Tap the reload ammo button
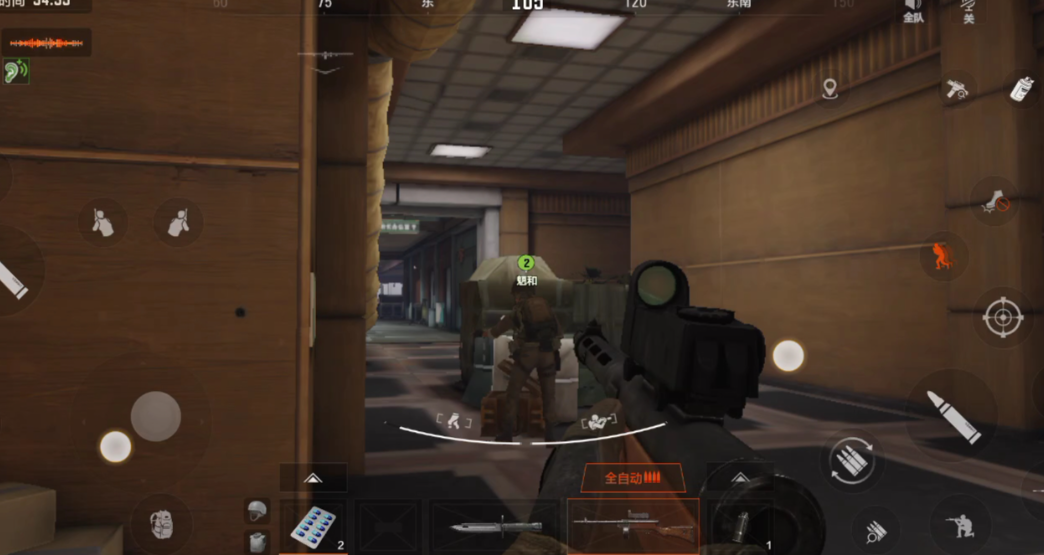This screenshot has height=555, width=1044. pyautogui.click(x=851, y=462)
